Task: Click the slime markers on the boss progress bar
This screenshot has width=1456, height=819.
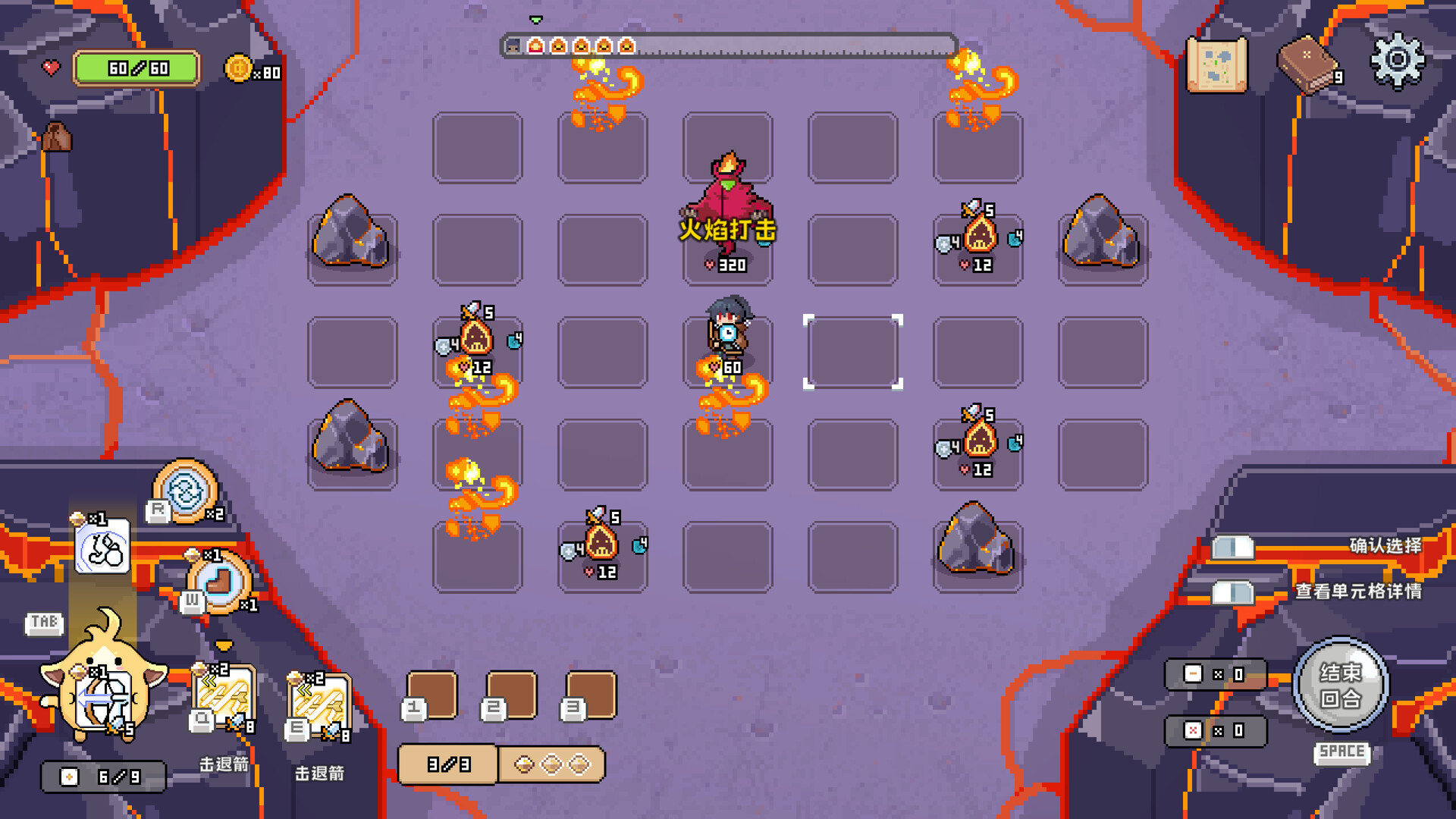Action: pyautogui.click(x=582, y=46)
